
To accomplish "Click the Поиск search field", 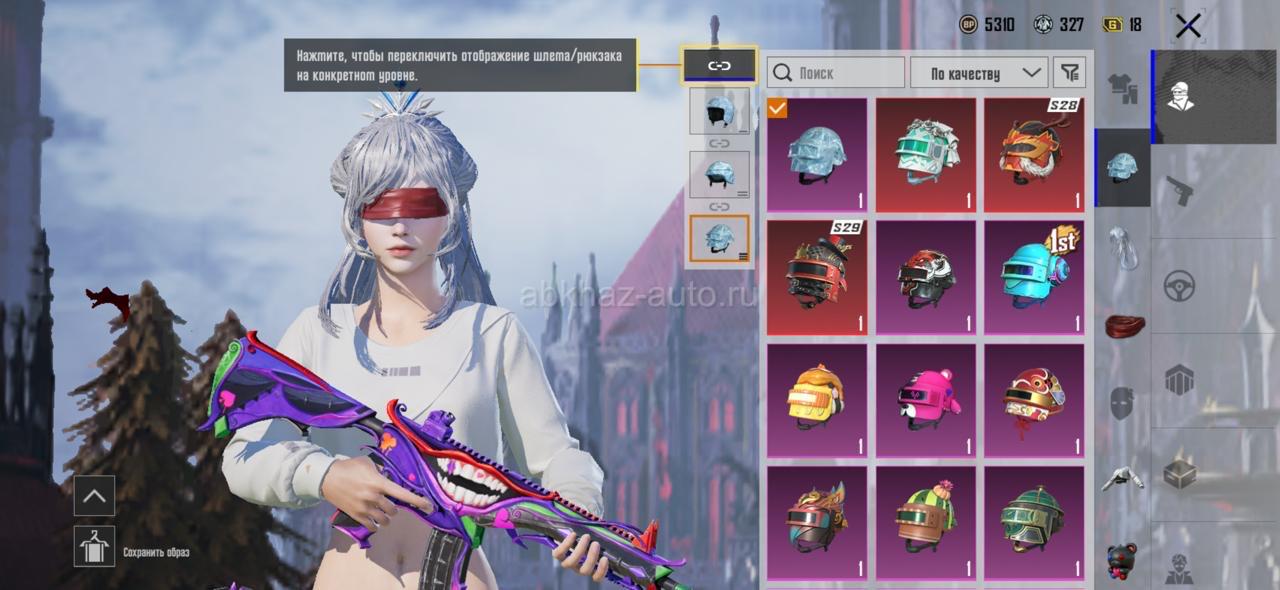I will pos(836,73).
